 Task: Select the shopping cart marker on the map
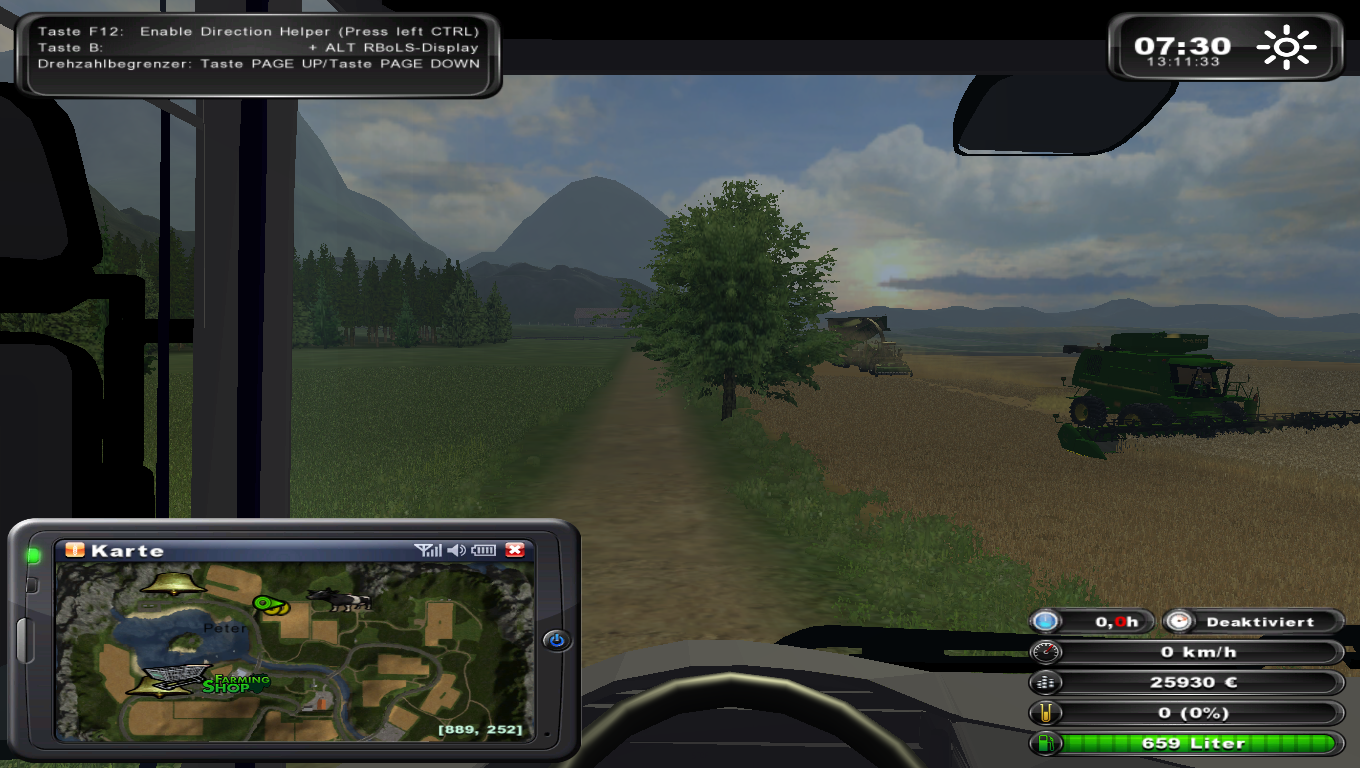(x=176, y=676)
